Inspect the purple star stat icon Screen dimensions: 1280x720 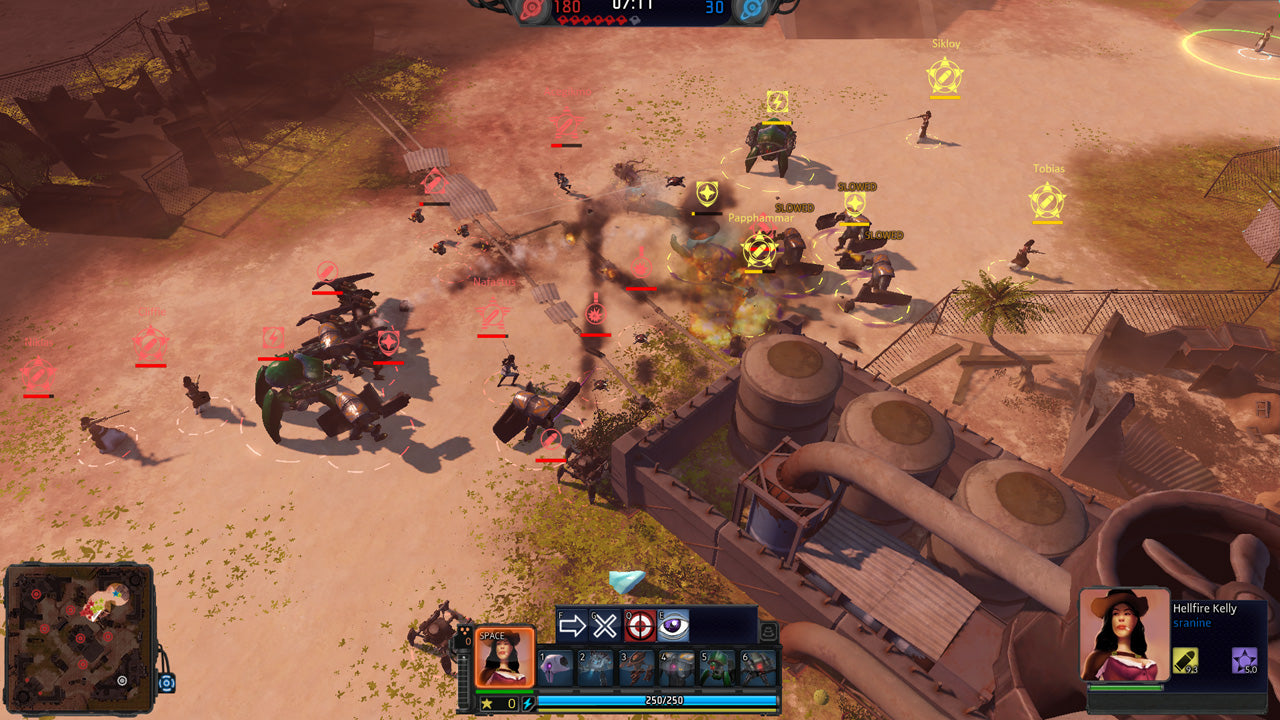click(1244, 660)
